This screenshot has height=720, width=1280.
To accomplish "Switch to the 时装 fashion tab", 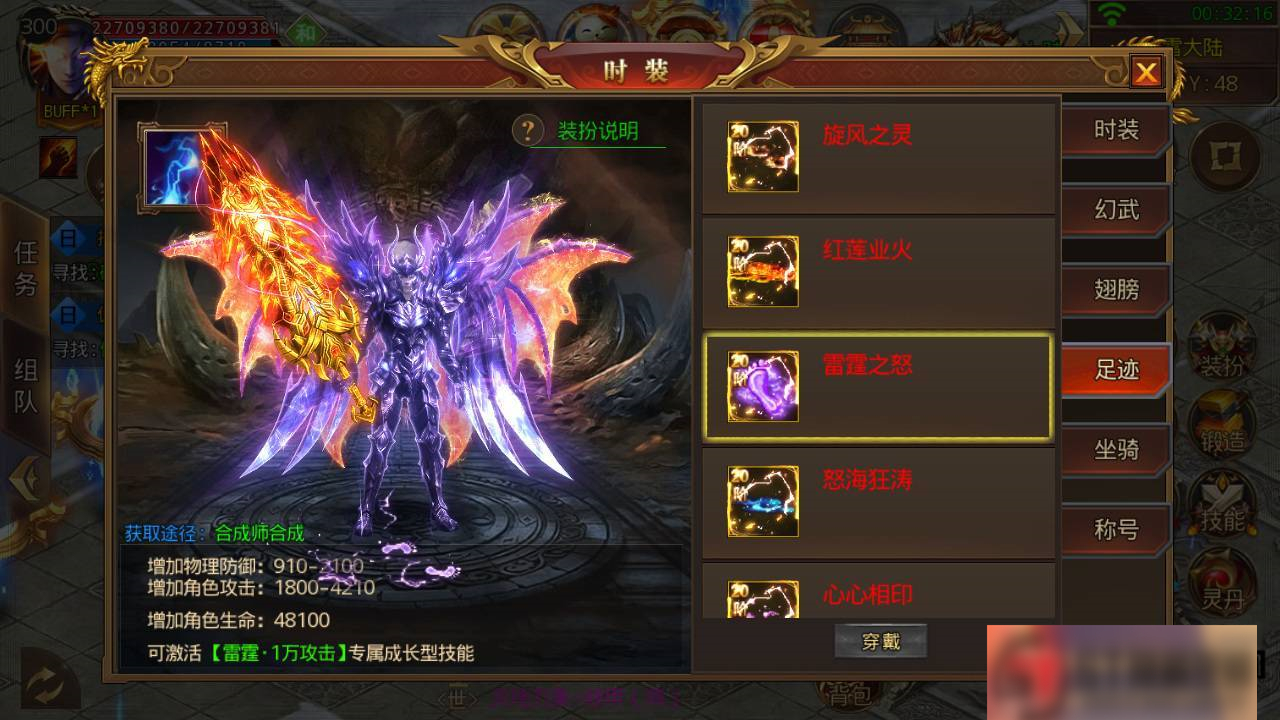I will [1113, 130].
